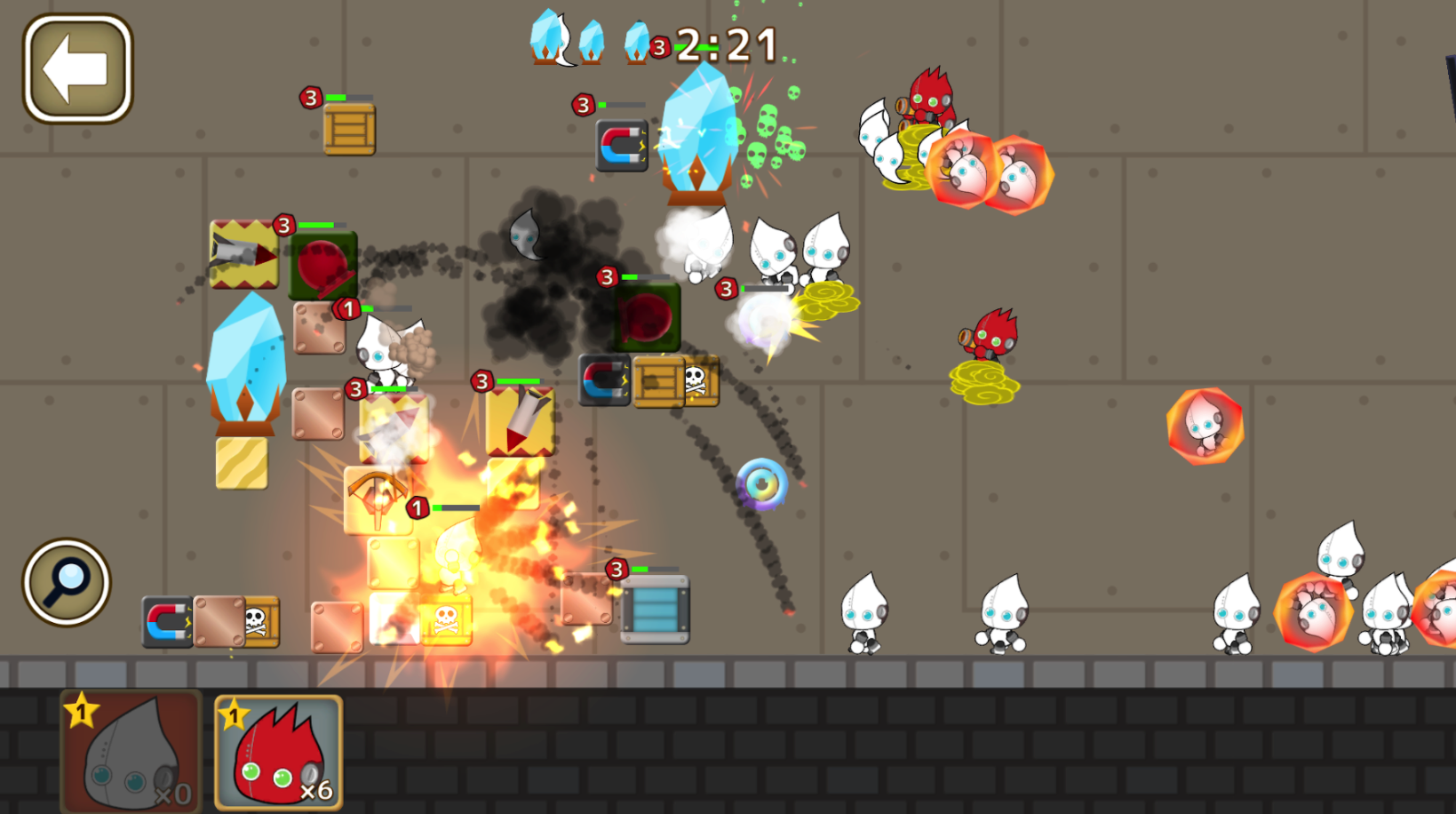The height and width of the screenshot is (814, 1456).
Task: Click the magnet block beside the crystal pedestal
Action: click(x=621, y=145)
